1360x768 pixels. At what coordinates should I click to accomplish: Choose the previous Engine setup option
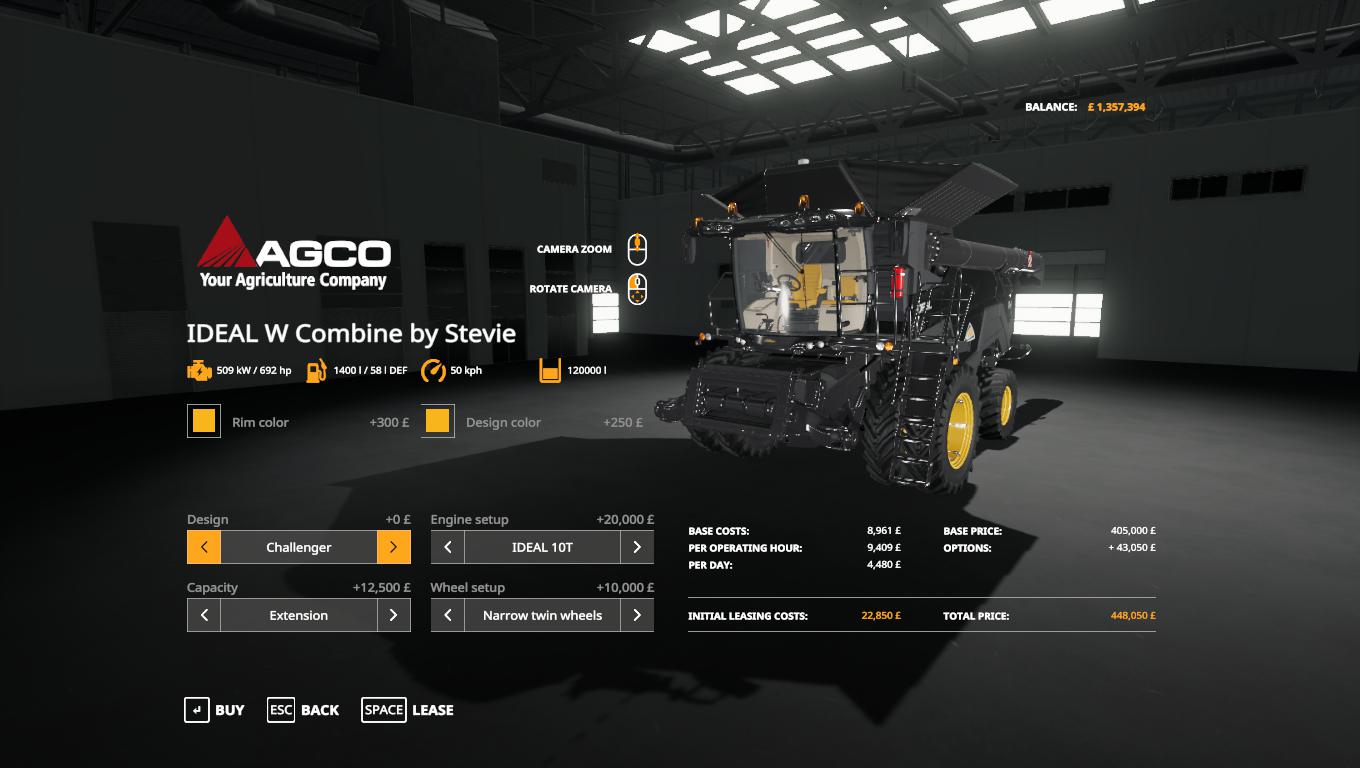[448, 547]
